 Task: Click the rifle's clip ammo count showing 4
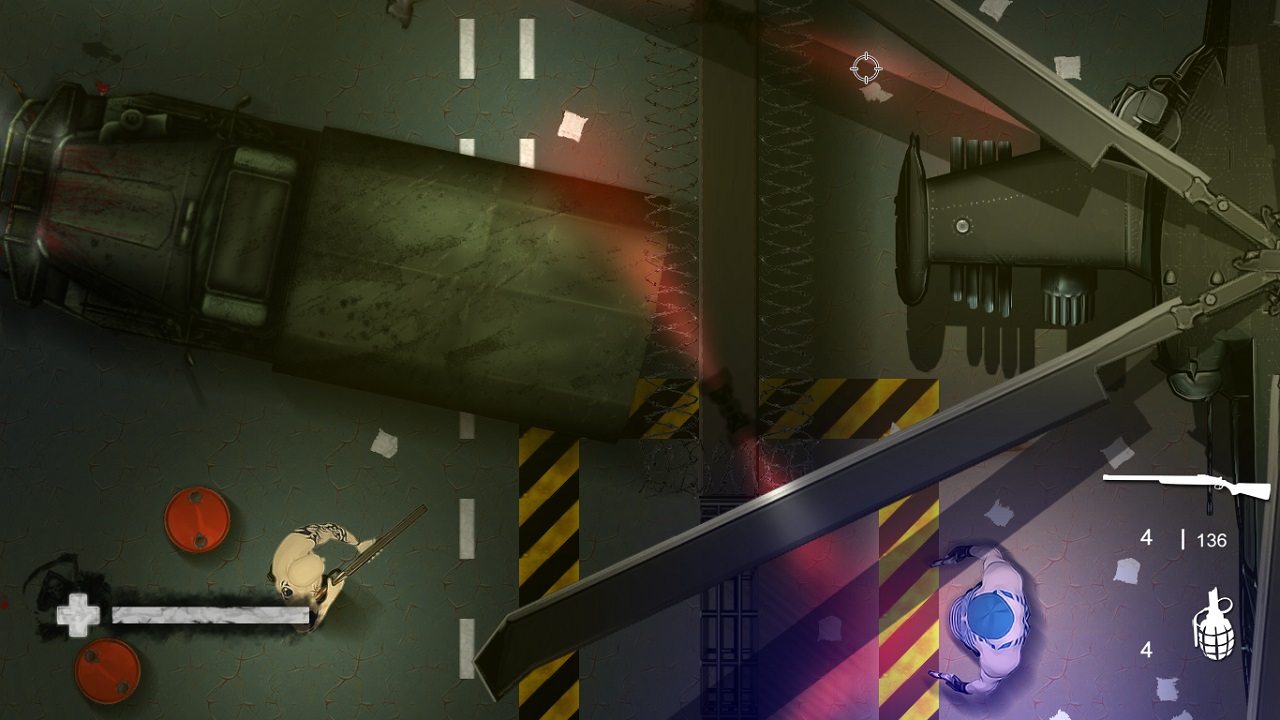(1144, 539)
